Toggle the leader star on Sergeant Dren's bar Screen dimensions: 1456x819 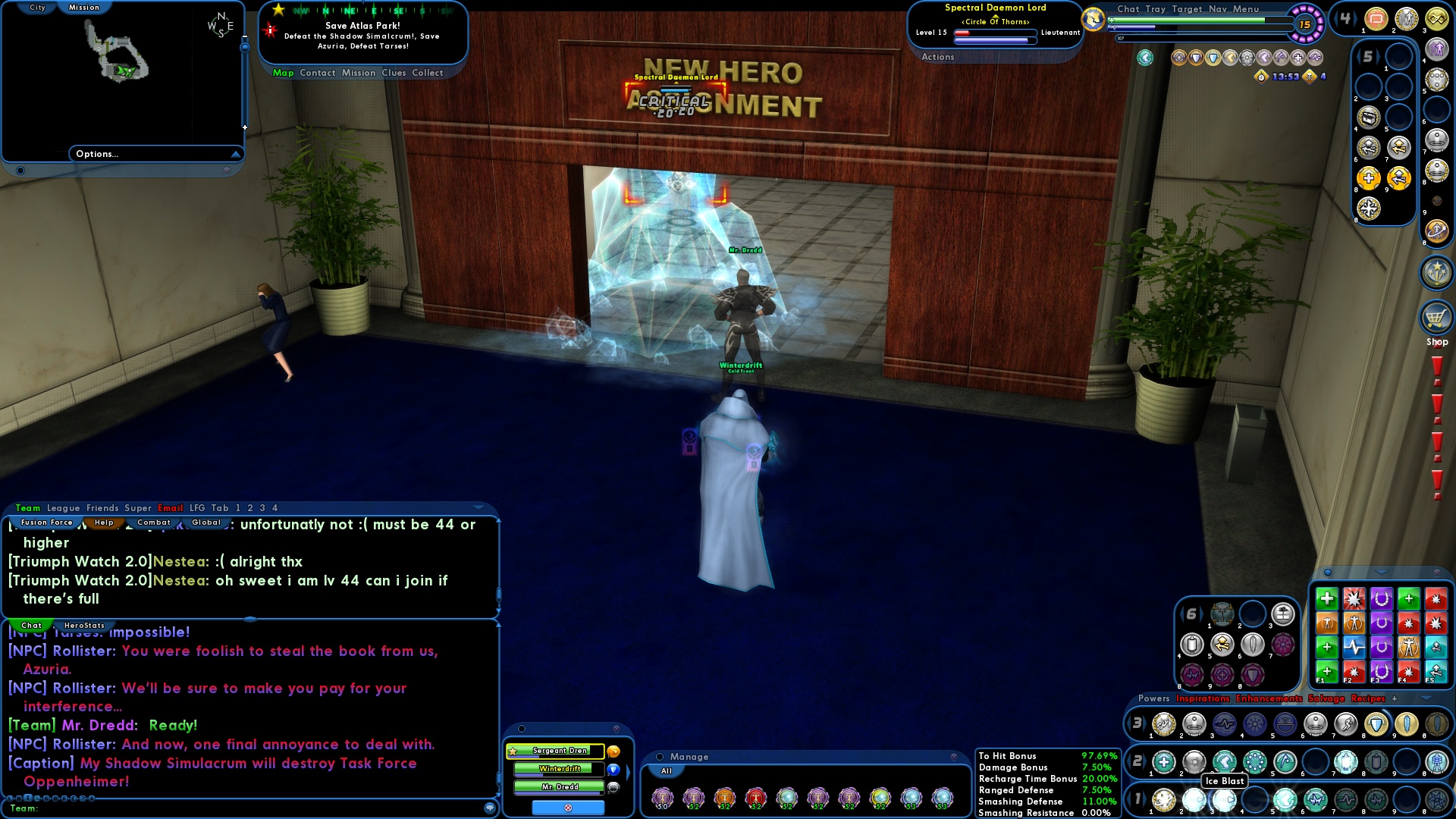(513, 752)
